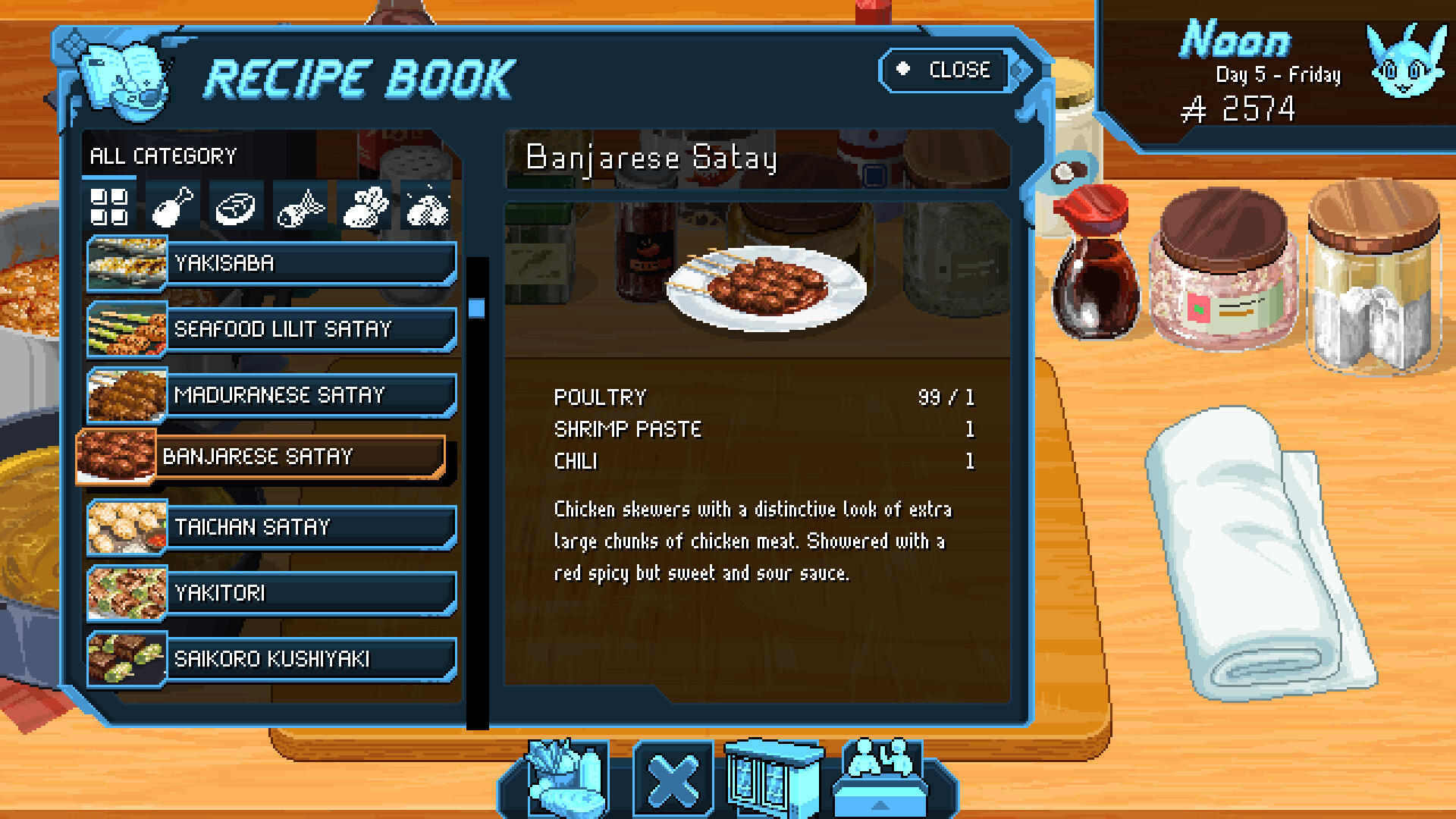The height and width of the screenshot is (819, 1456).
Task: Select the fish seafood category tab
Action: 300,206
